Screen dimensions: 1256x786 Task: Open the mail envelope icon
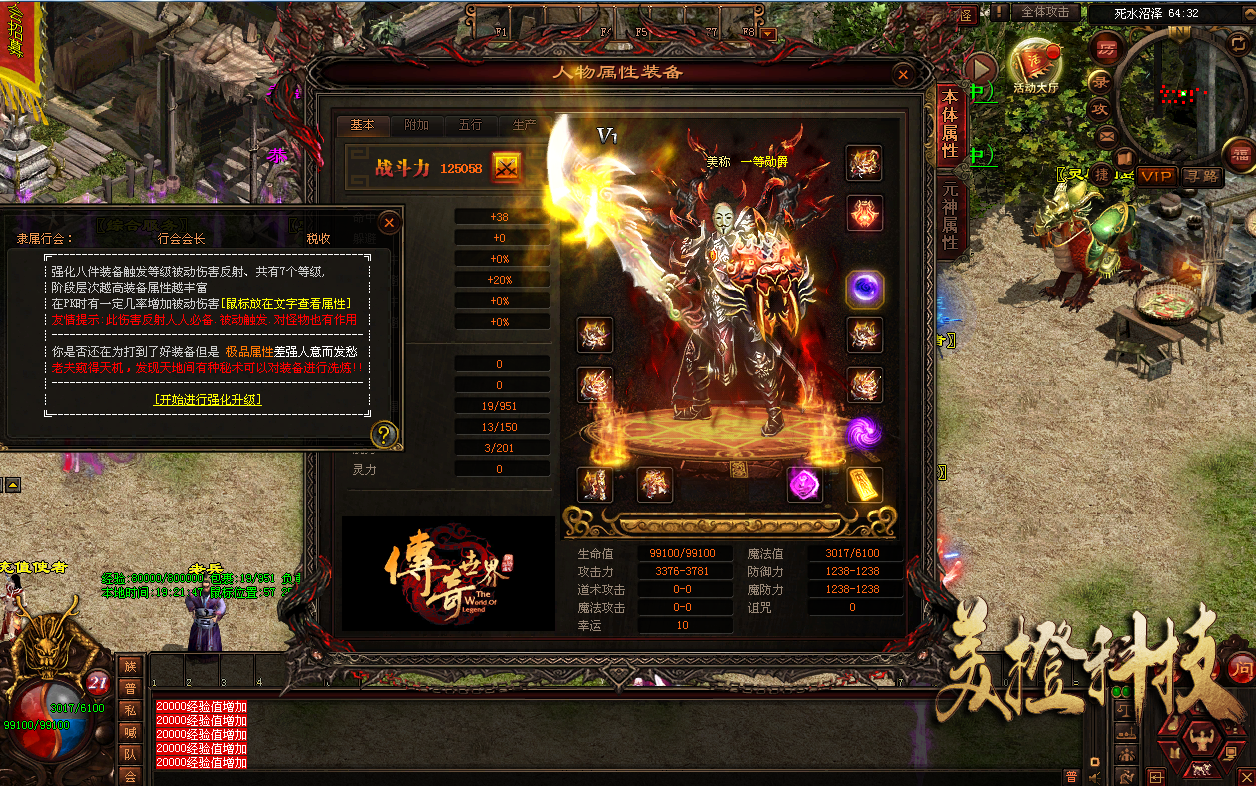coord(1106,136)
